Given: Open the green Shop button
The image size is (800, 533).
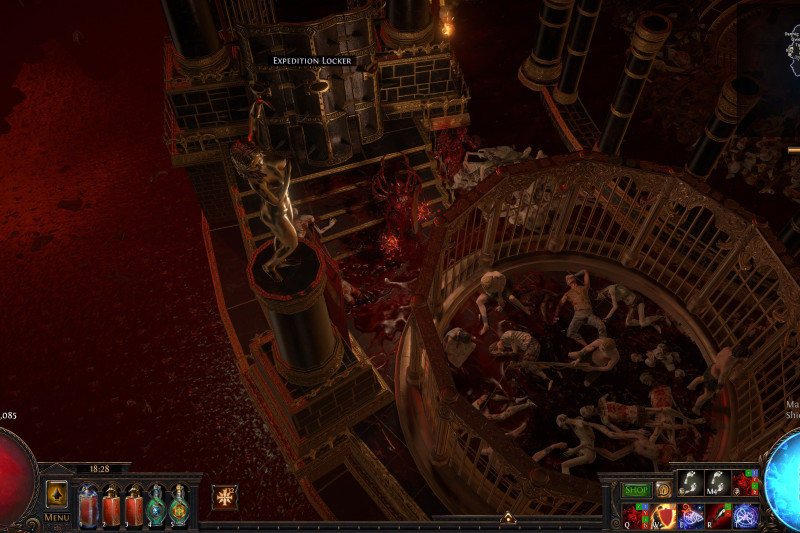Looking at the screenshot, I should click(x=636, y=490).
